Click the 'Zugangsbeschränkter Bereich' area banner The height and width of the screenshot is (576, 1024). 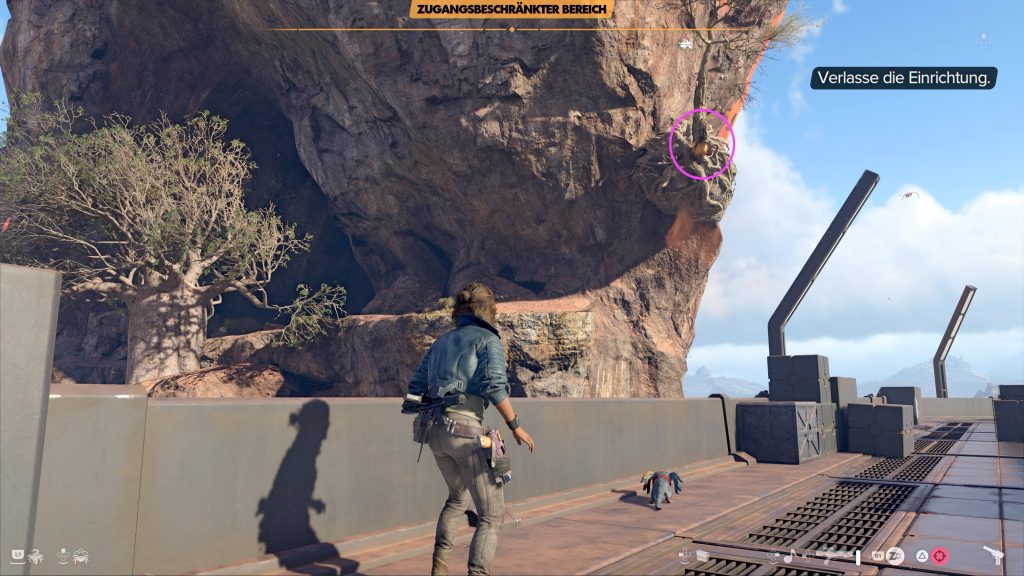pos(511,10)
